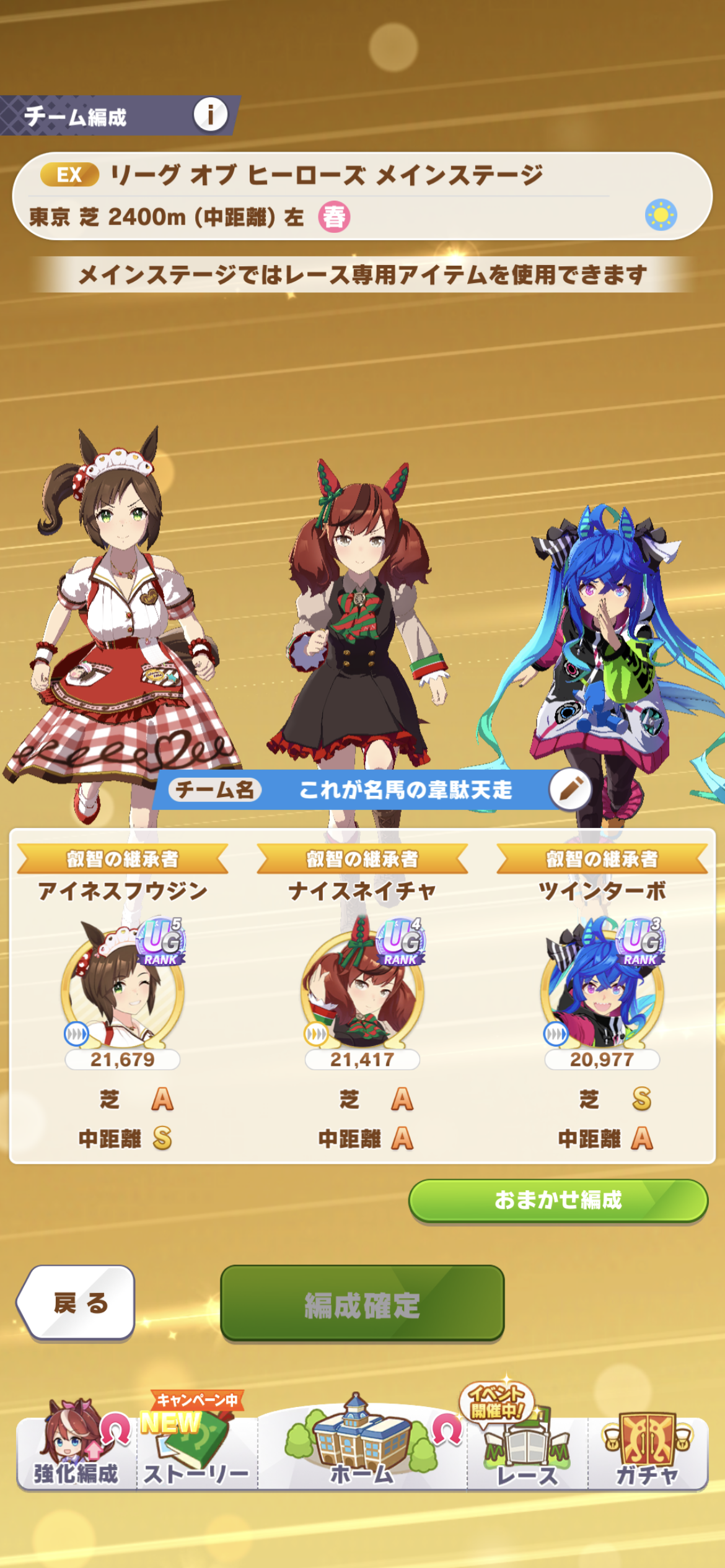Edit the team name with pencil icon

pos(570,789)
